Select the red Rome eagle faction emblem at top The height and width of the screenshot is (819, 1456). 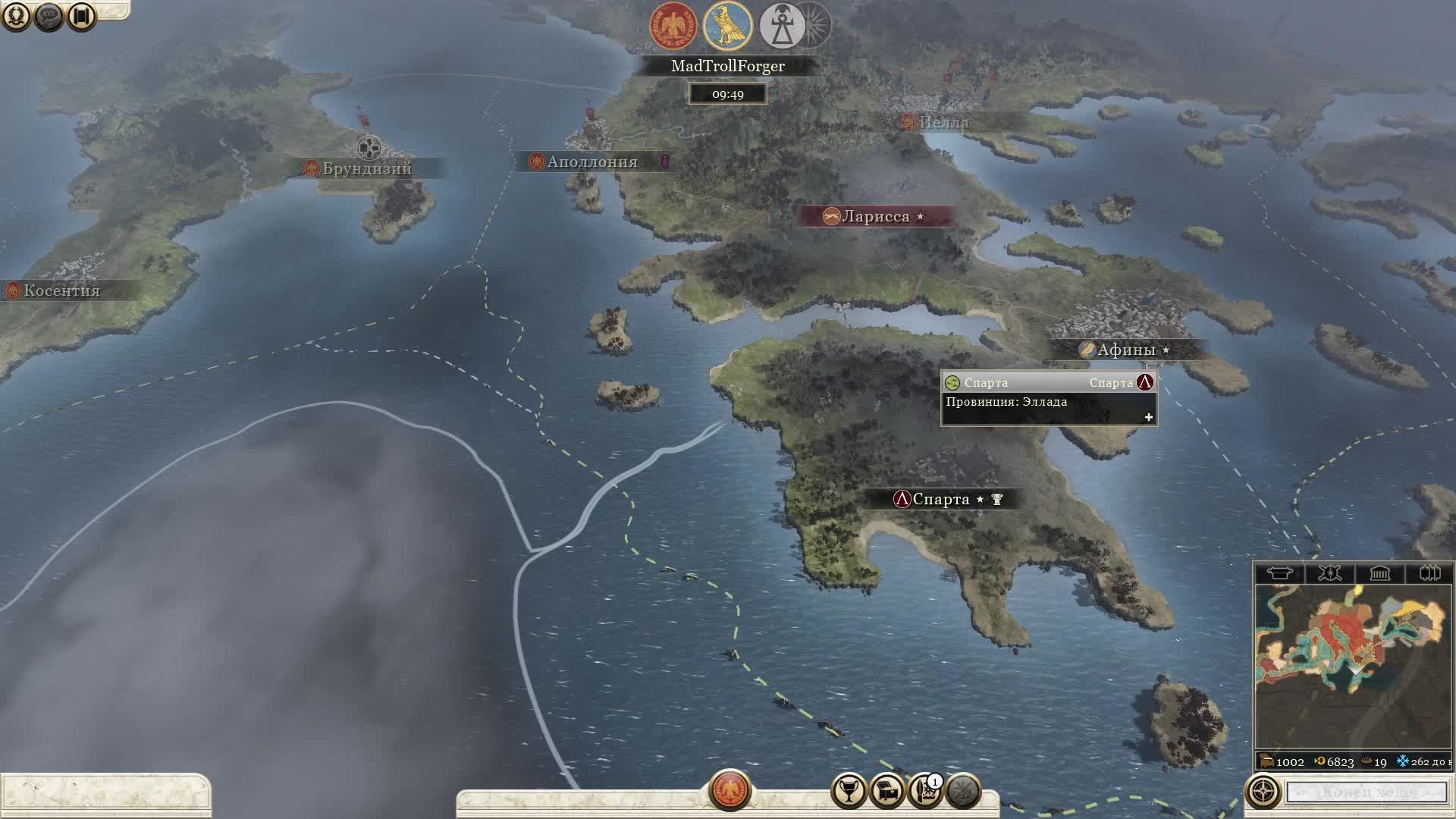coord(673,26)
